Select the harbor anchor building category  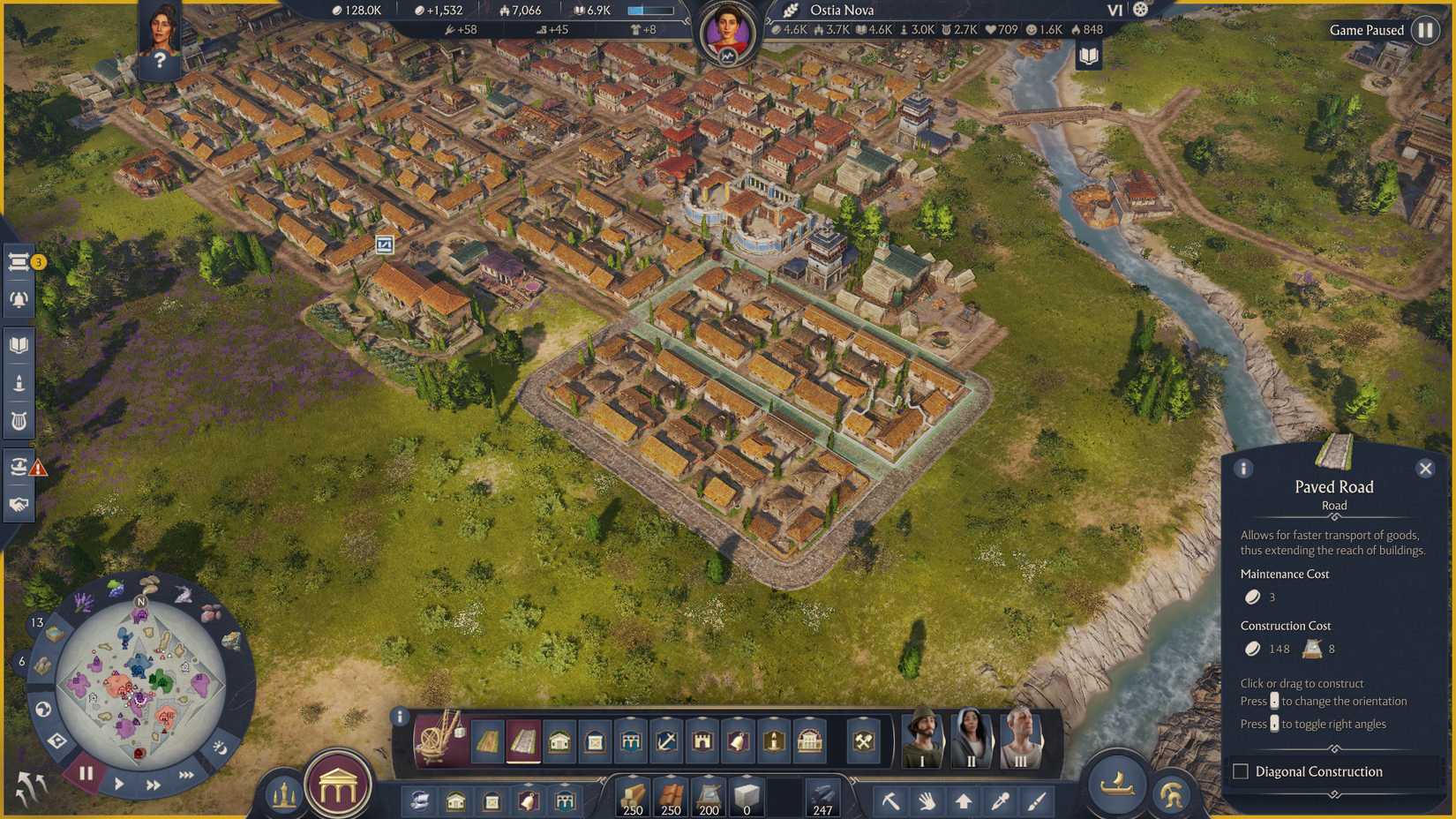click(668, 741)
